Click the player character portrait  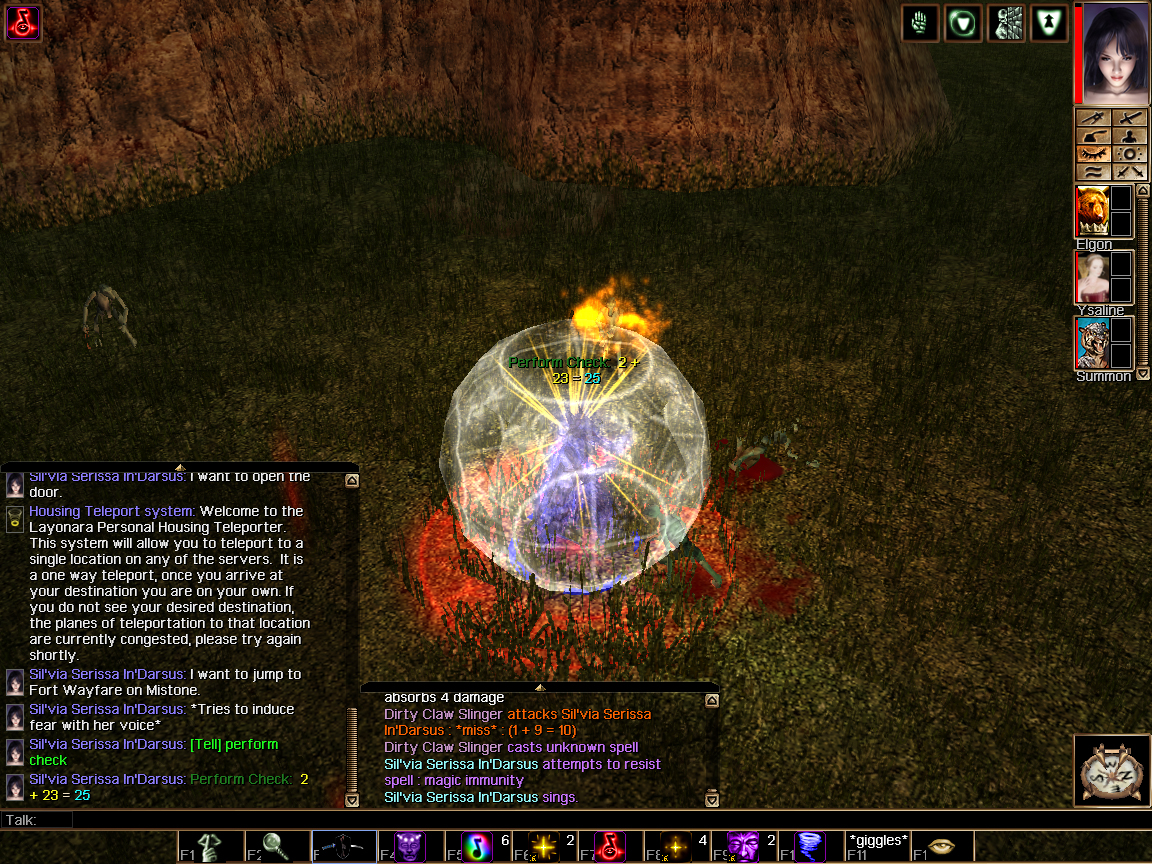click(x=1111, y=53)
